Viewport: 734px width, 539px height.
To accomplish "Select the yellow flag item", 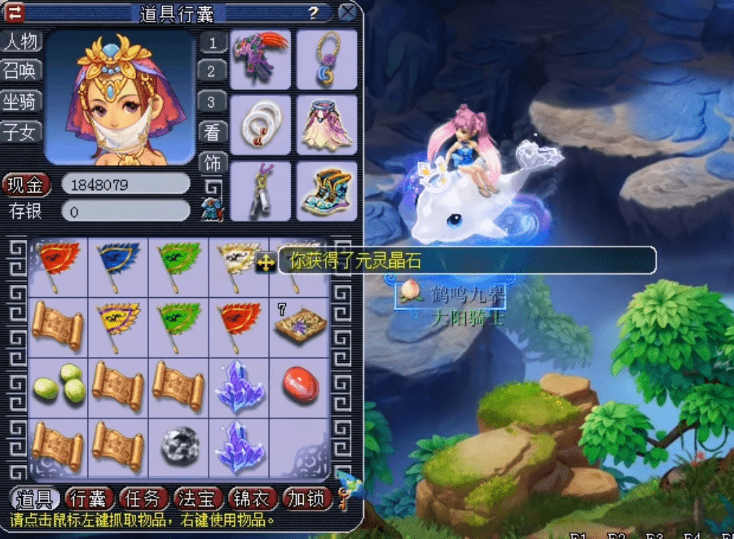I will coord(118,323).
